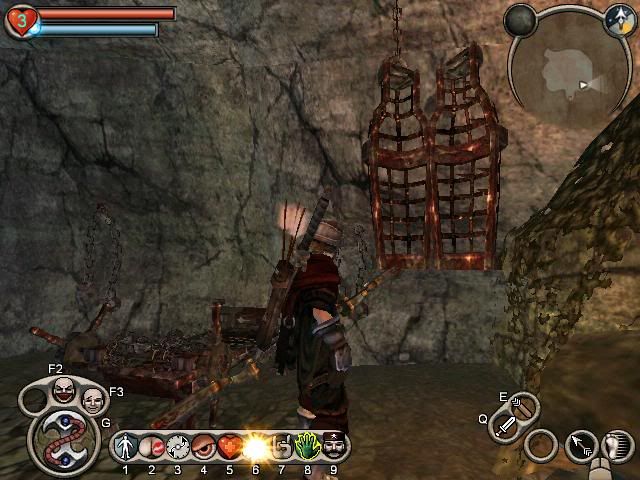Choose the red eye hotbar icon
The image size is (640, 480).
click(204, 446)
